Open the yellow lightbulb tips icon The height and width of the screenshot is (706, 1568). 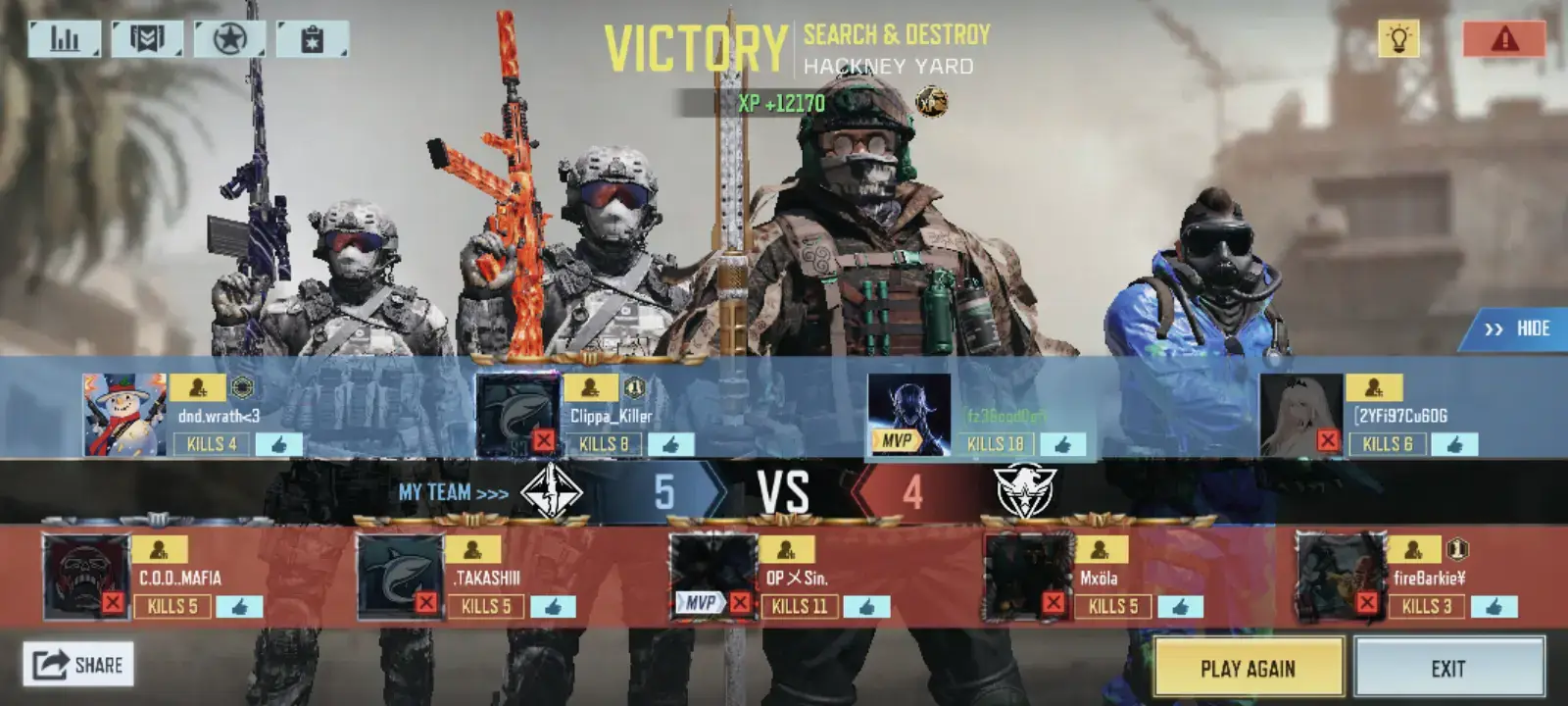coord(1398,39)
